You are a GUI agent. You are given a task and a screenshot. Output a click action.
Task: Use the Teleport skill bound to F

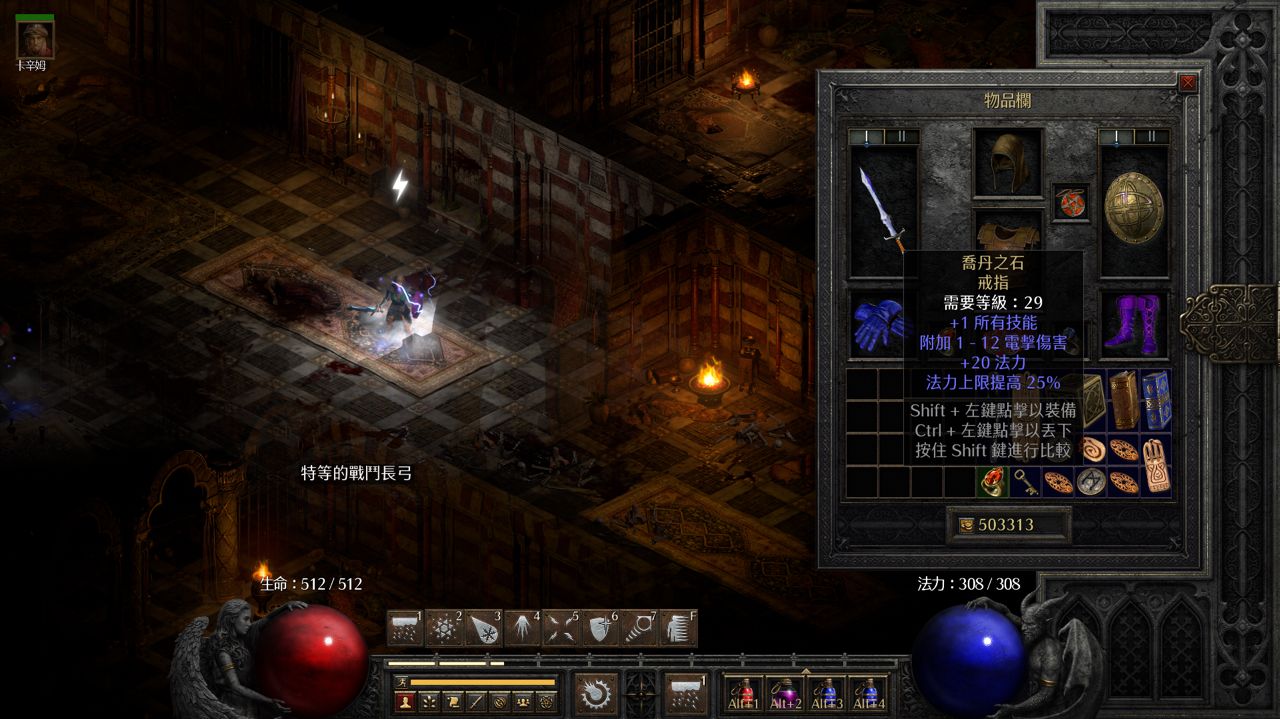tap(678, 628)
